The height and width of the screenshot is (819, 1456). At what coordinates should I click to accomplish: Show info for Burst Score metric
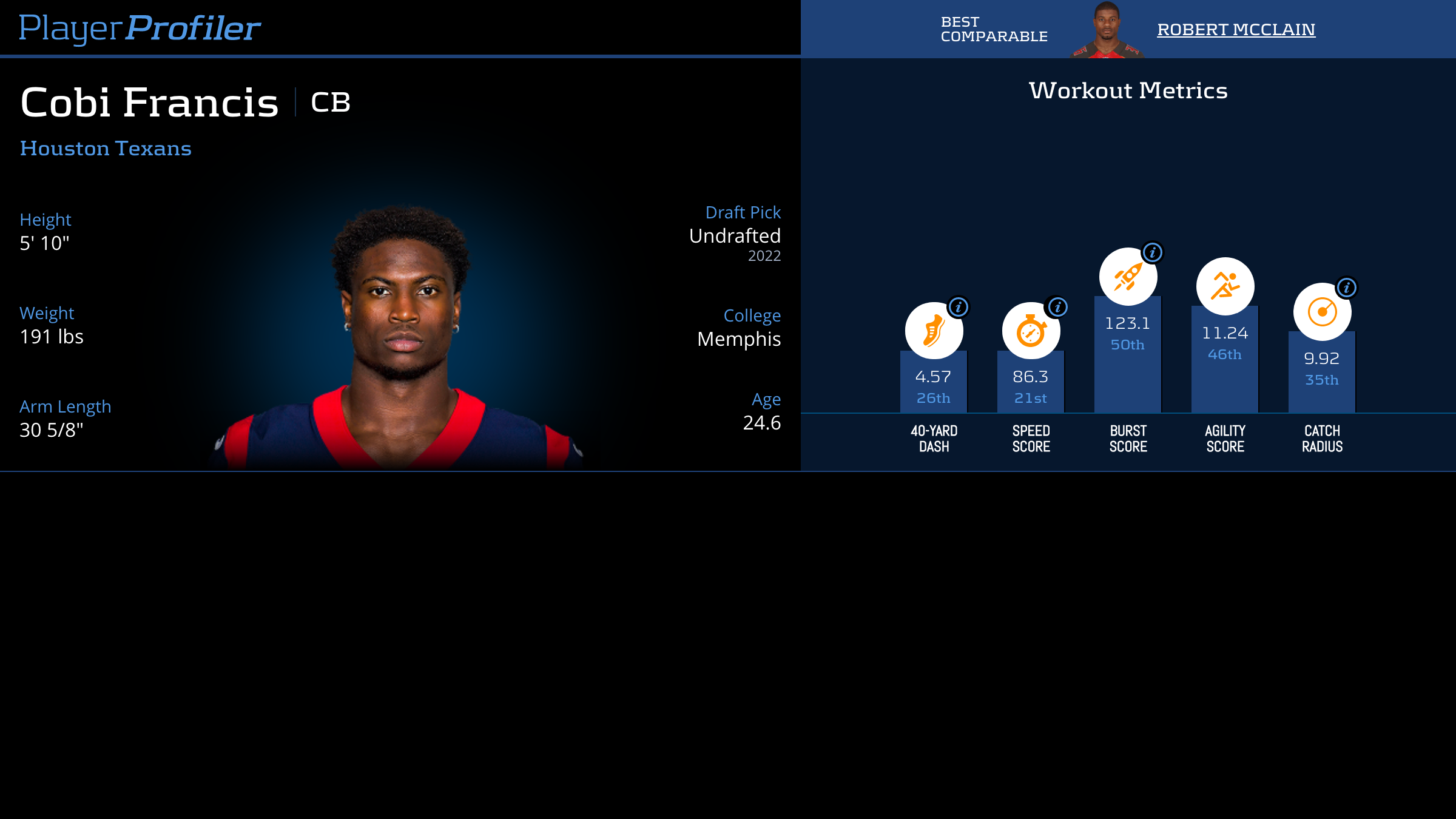pos(1153,252)
